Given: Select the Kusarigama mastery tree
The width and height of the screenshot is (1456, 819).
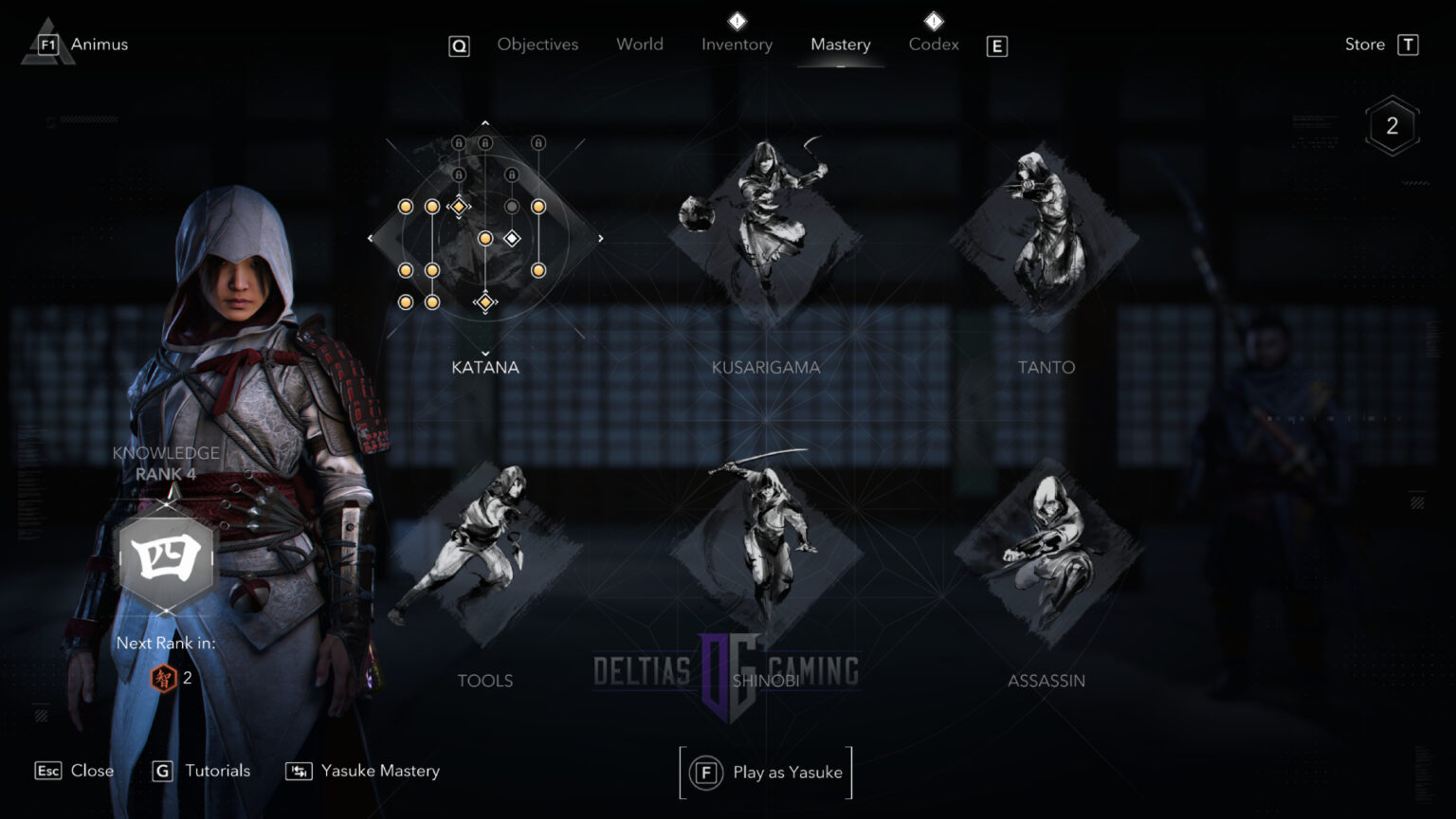Looking at the screenshot, I should 766,237.
